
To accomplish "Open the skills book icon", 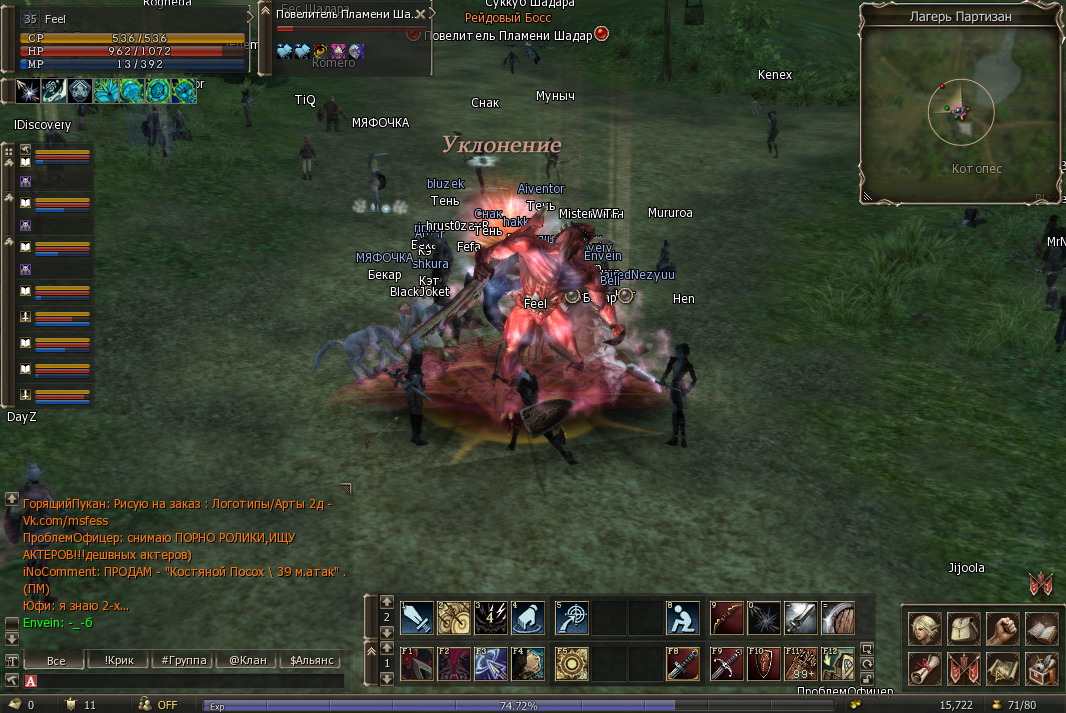I will [x=1042, y=628].
